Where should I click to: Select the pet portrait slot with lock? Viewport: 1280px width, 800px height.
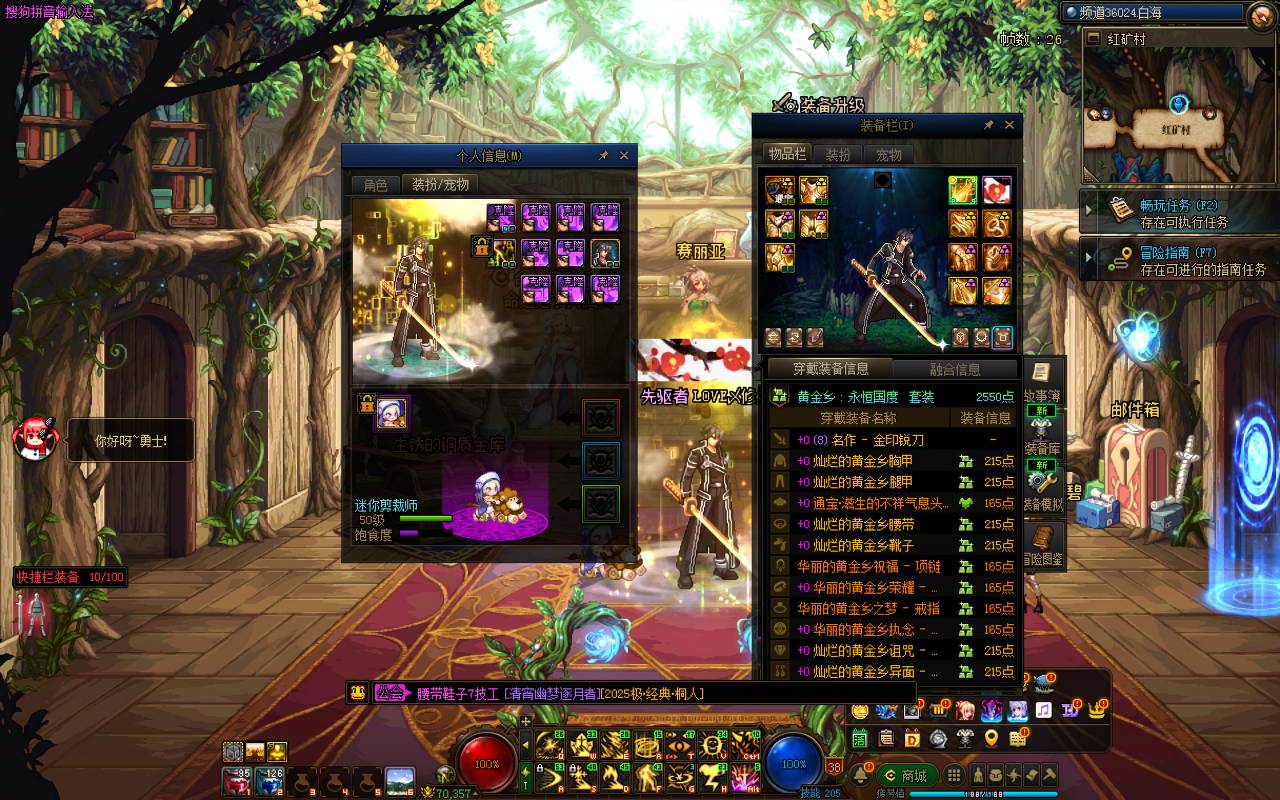(x=392, y=412)
